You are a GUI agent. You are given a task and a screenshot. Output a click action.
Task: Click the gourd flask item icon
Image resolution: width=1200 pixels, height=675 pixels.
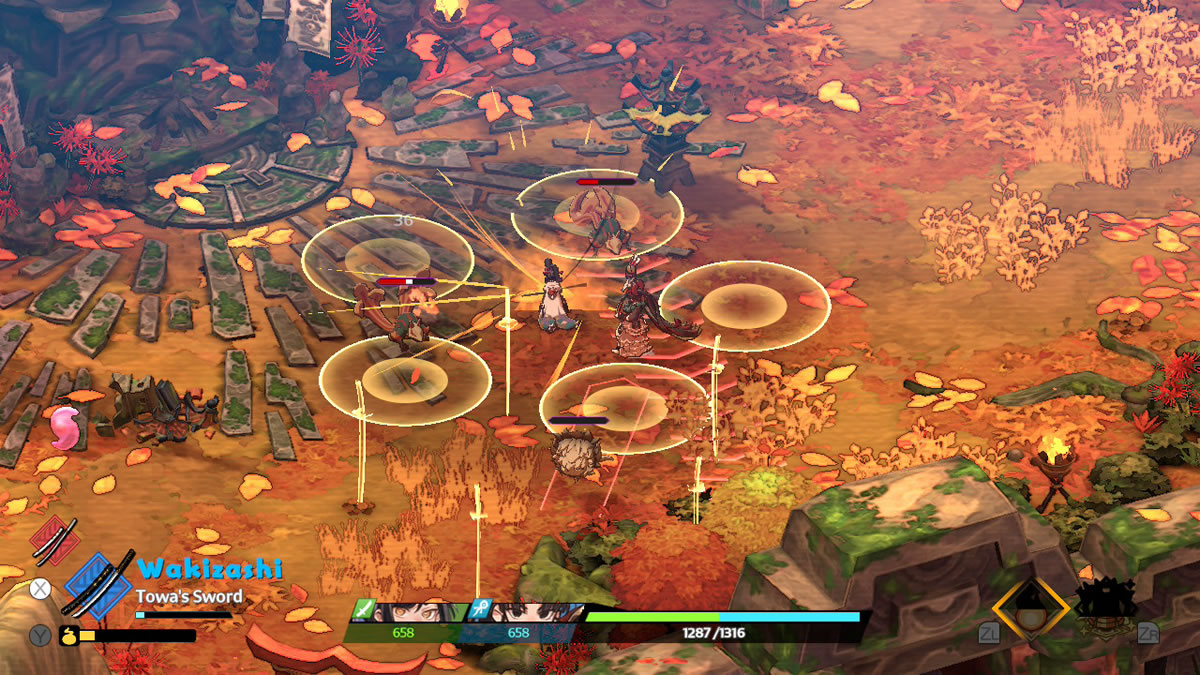pyautogui.click(x=70, y=634)
